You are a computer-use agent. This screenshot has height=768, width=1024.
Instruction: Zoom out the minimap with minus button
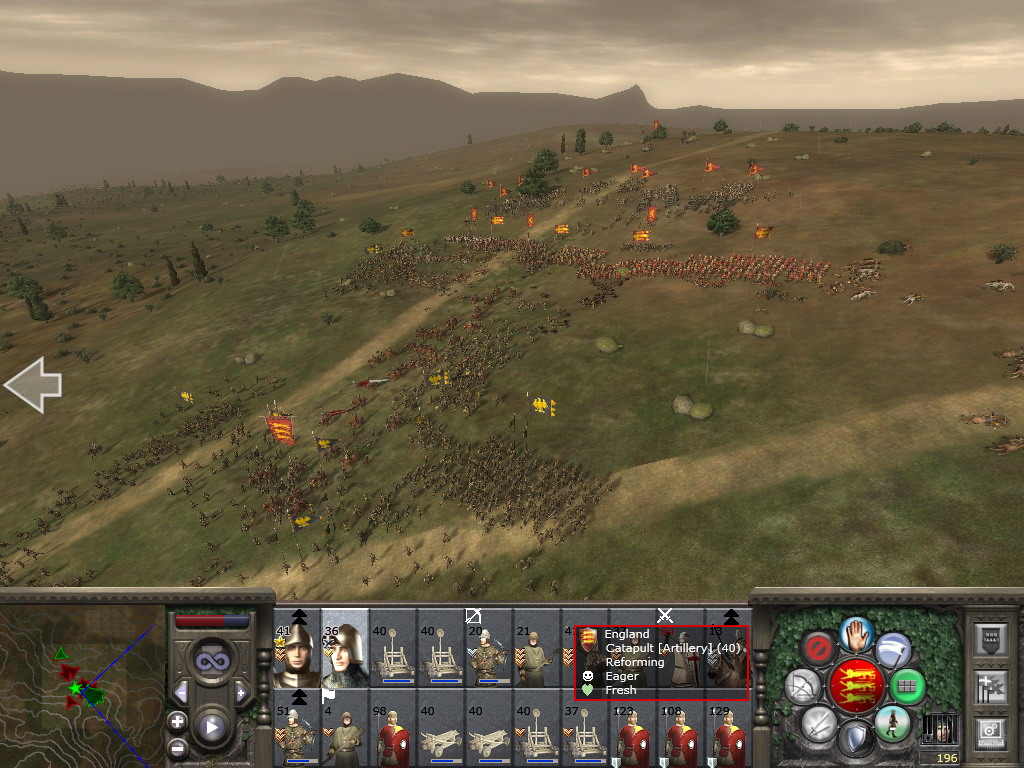tap(177, 747)
